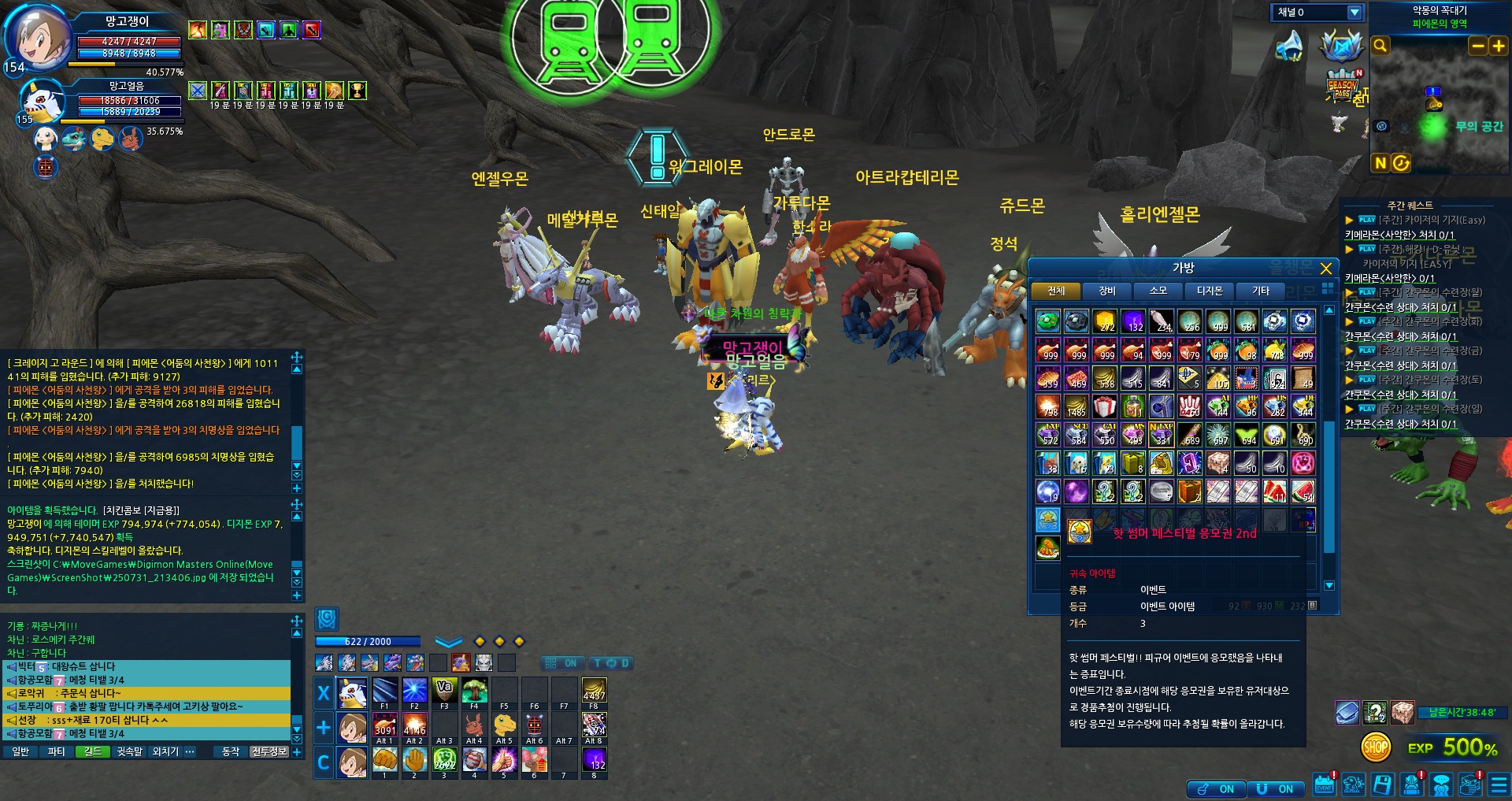The width and height of the screenshot is (1512, 801).
Task: Activate the tree skill on F4 slot
Action: coord(474,691)
